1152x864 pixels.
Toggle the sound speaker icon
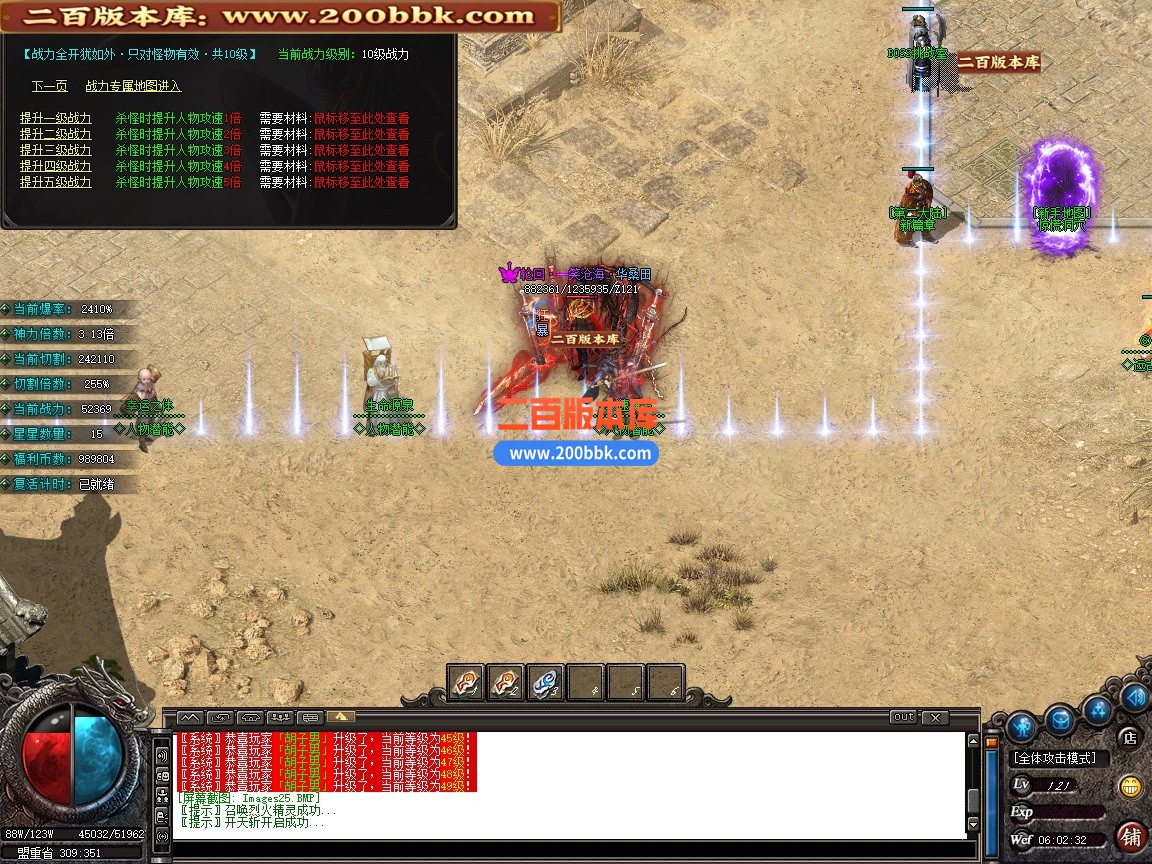click(x=1135, y=696)
